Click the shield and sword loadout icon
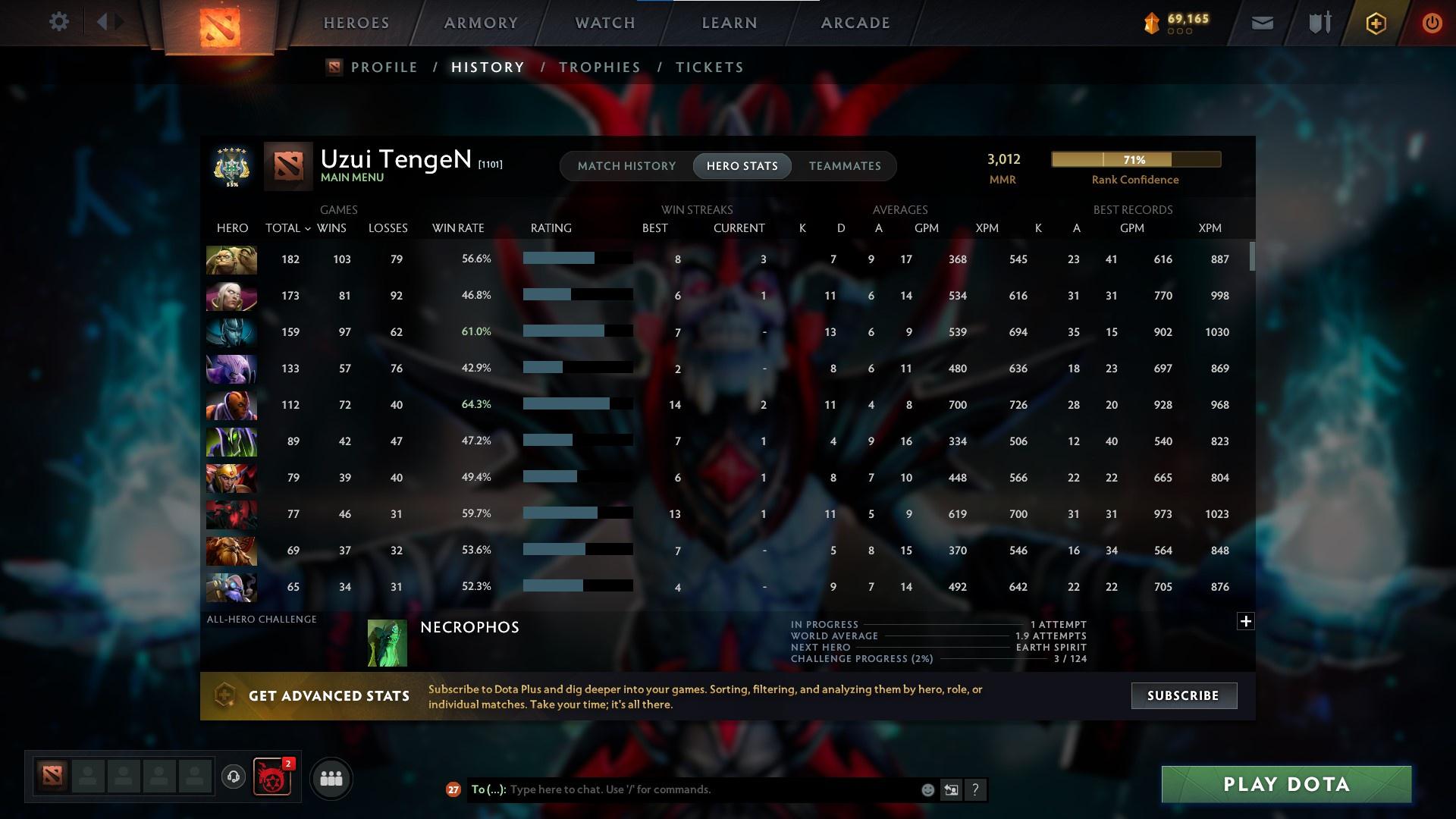 (1319, 23)
